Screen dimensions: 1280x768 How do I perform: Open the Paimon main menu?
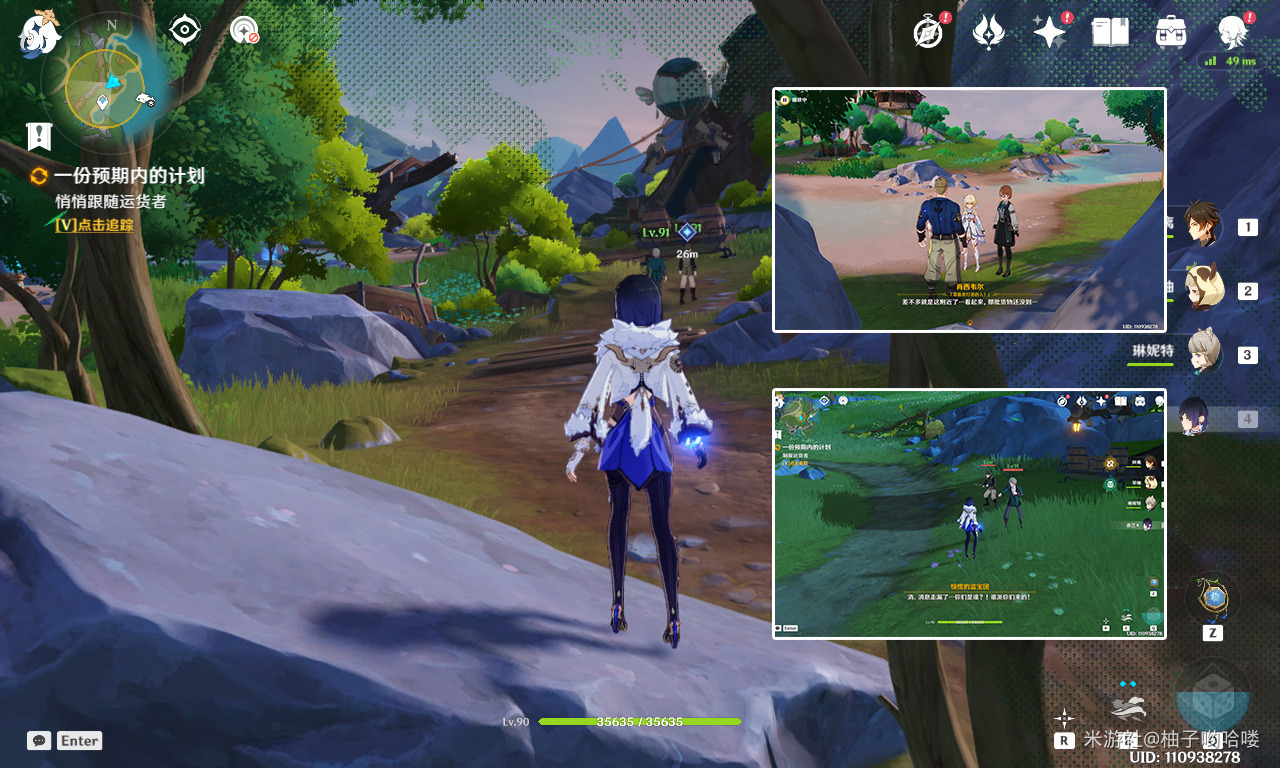point(40,32)
